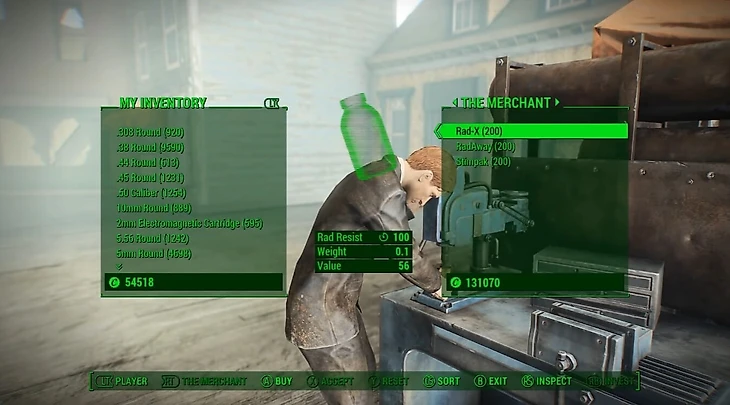Show more items below the inventory list
Viewport: 730px width, 405px height.
[x=120, y=266]
